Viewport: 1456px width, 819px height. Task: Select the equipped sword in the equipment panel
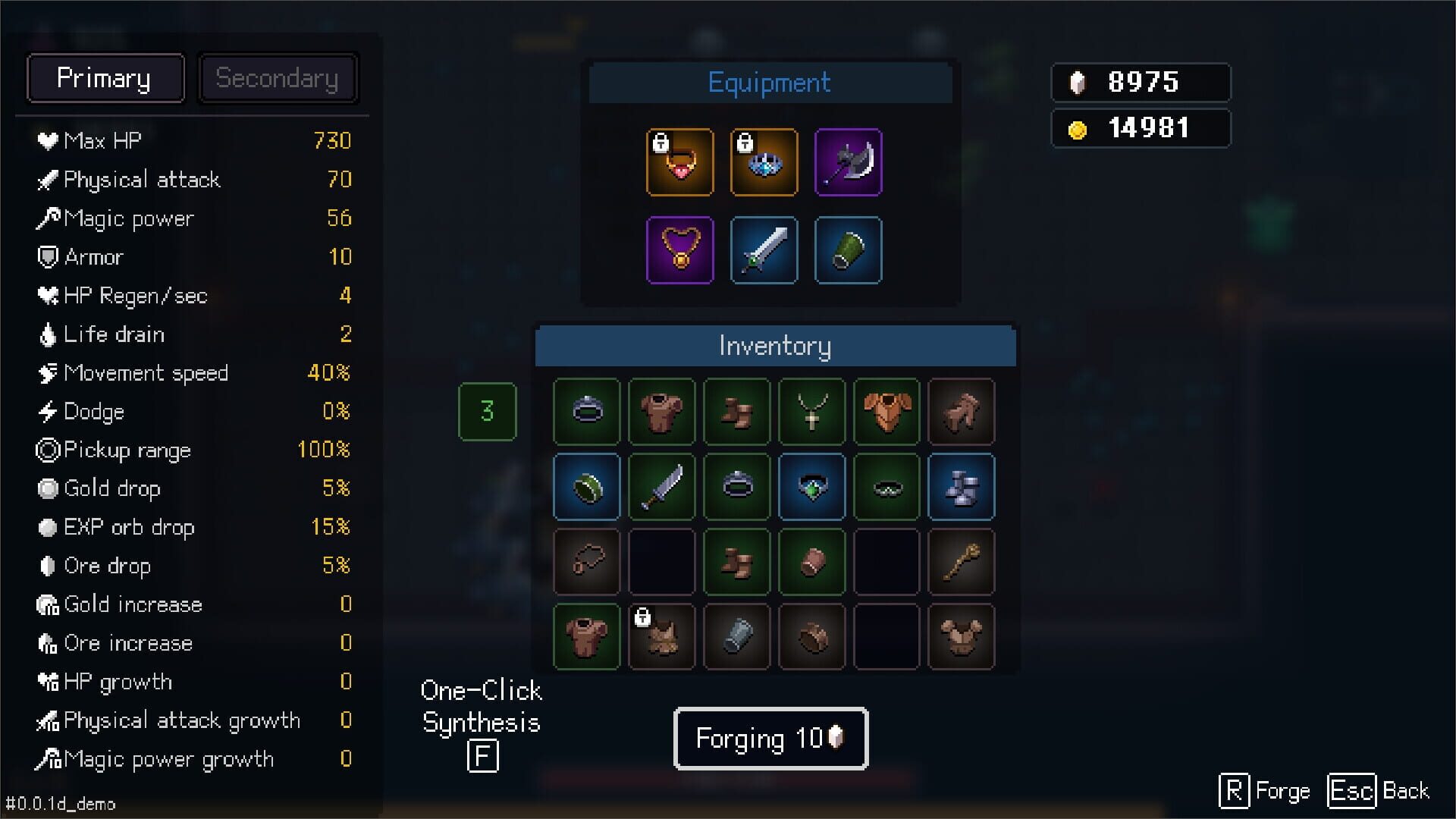(764, 250)
